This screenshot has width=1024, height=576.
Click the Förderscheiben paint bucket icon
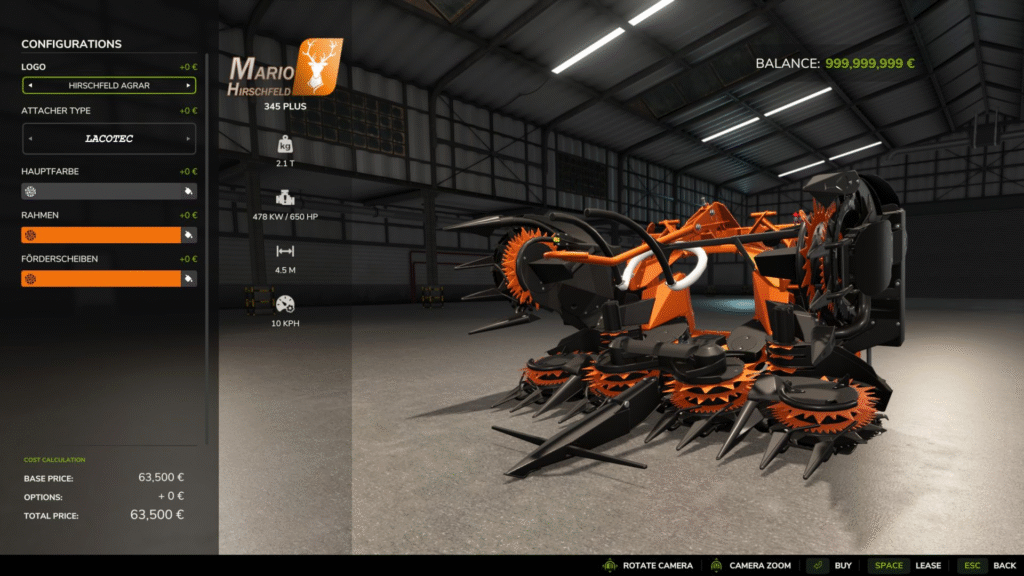187,279
